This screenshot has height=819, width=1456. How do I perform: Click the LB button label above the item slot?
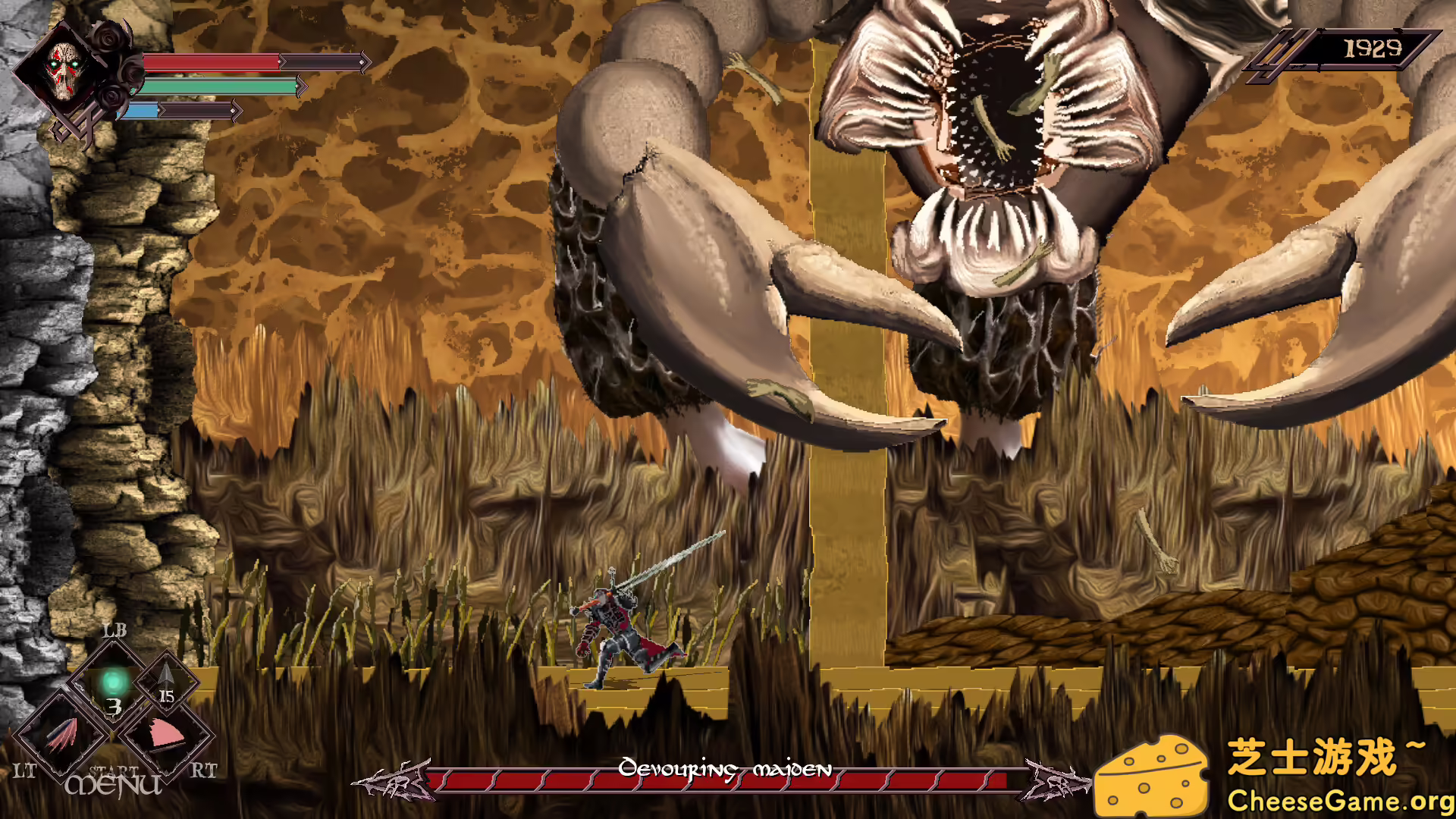(x=114, y=628)
